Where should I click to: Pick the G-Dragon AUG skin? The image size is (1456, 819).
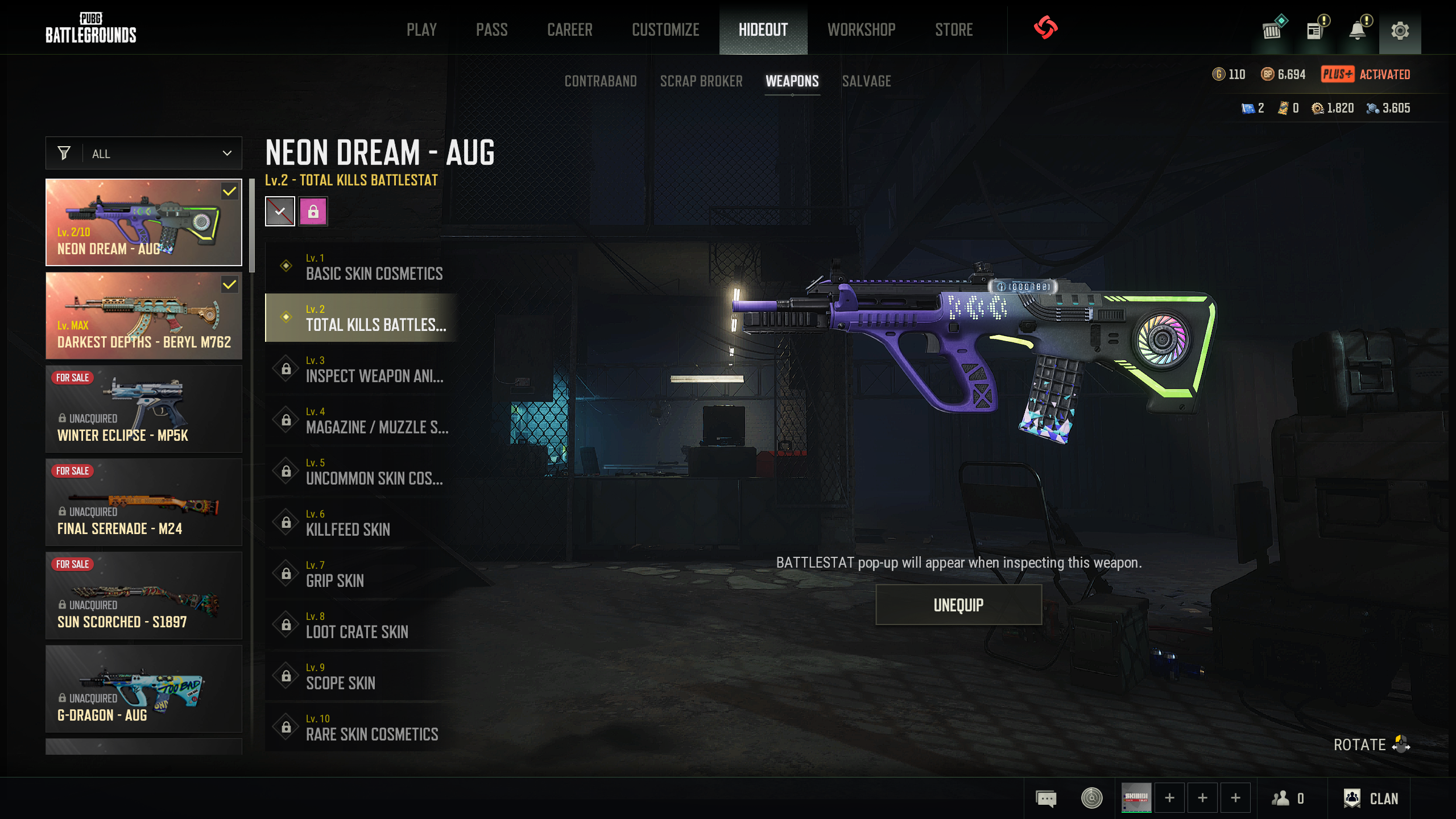coord(144,689)
